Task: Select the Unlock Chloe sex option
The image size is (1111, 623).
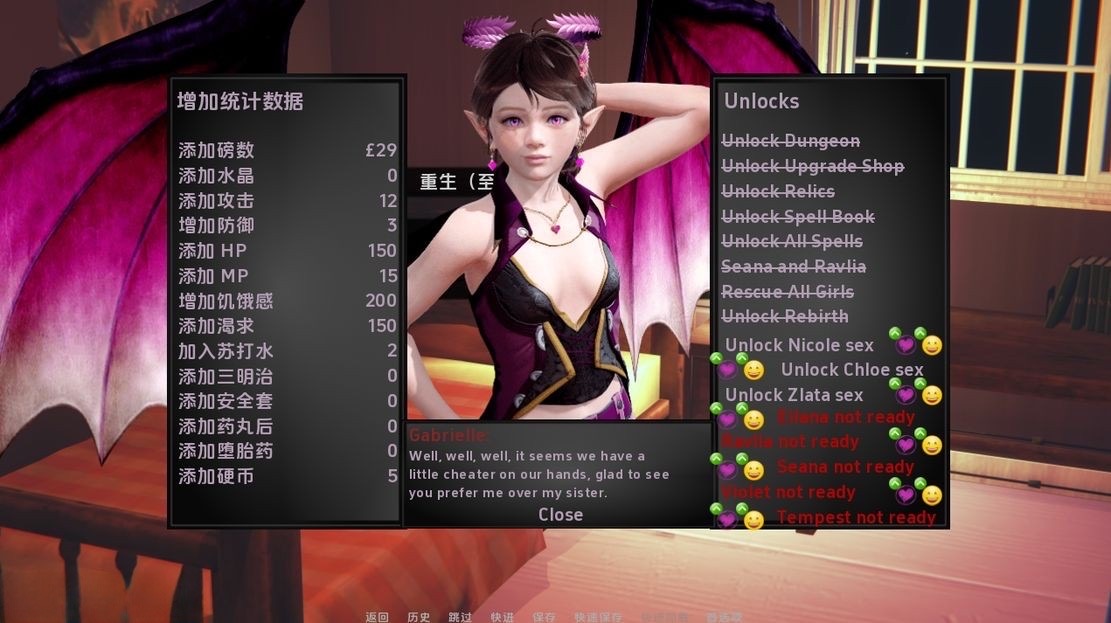Action: click(852, 370)
